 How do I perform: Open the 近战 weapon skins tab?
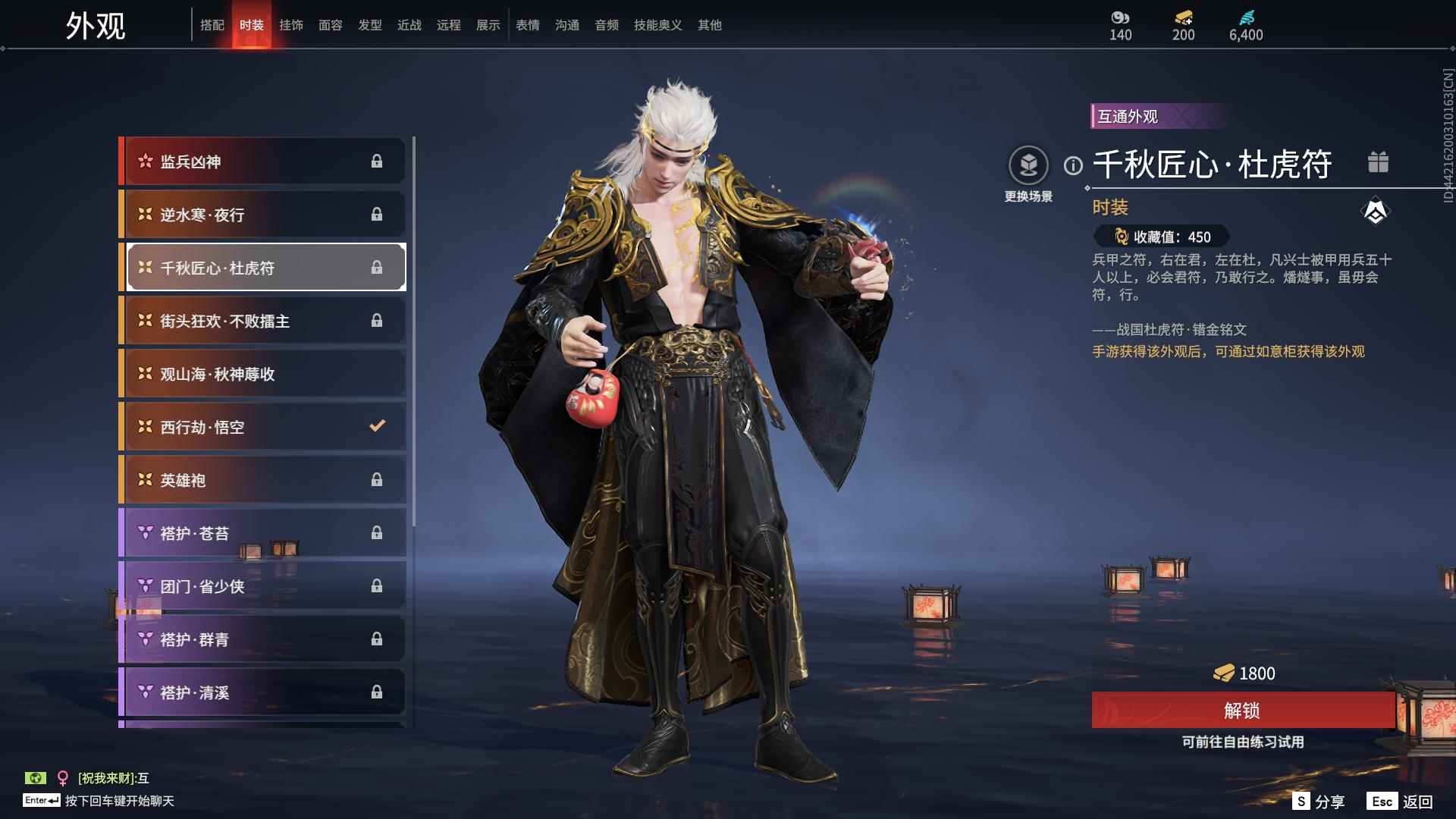(x=409, y=25)
